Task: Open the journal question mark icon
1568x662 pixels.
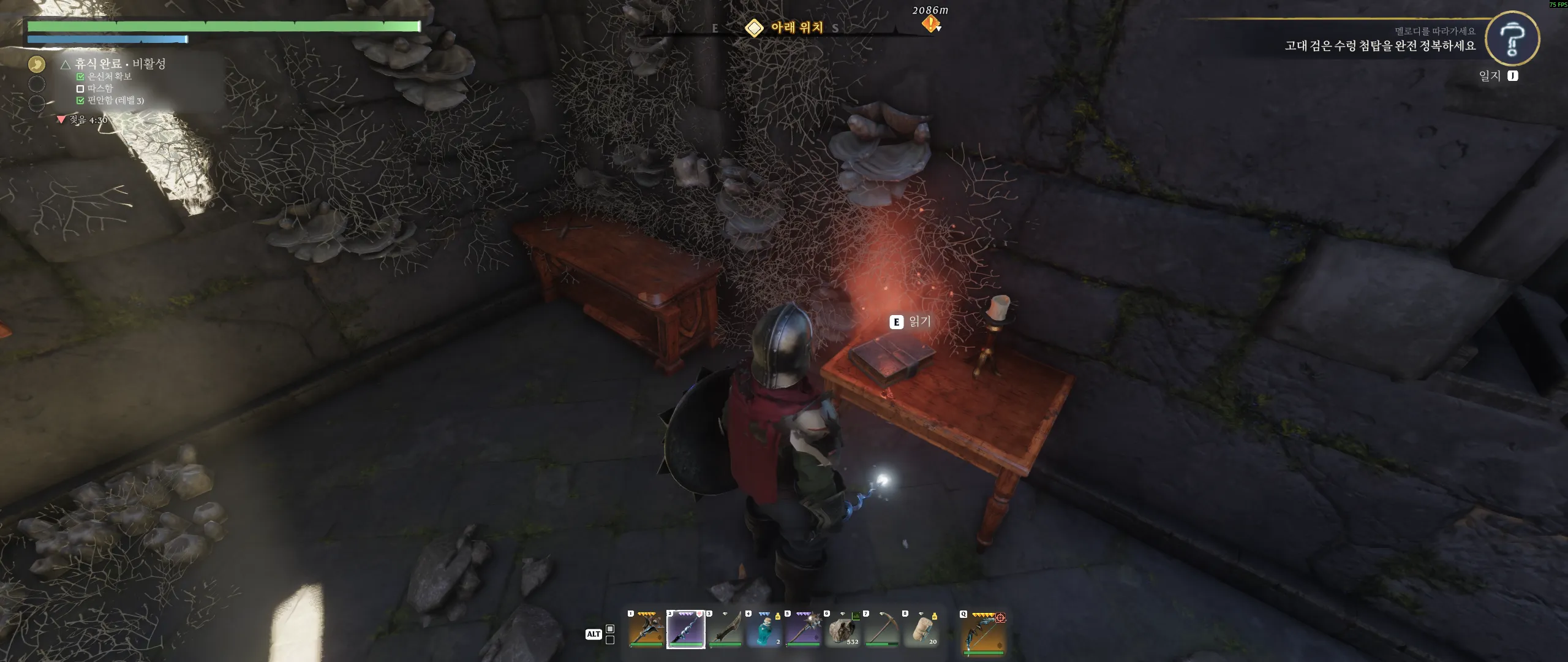Action: (x=1512, y=38)
